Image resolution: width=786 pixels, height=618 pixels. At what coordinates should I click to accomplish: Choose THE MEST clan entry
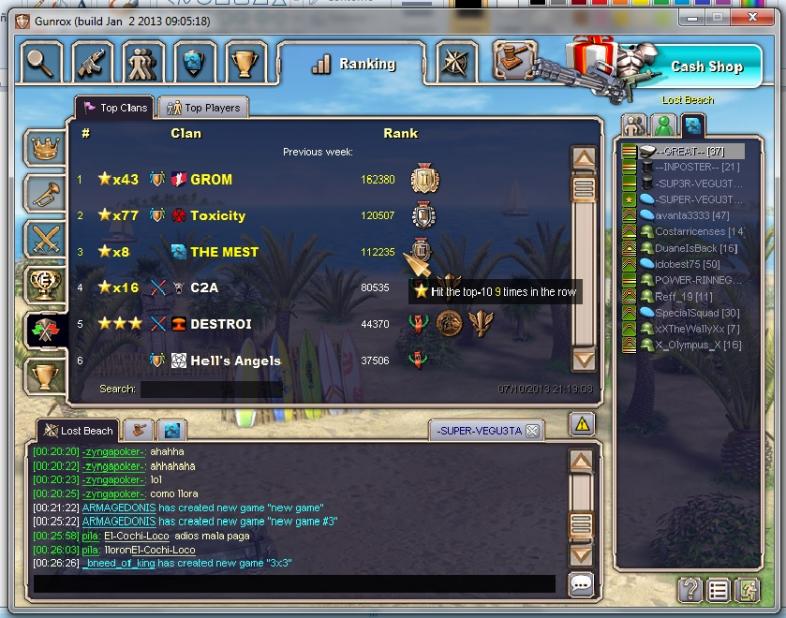click(224, 252)
